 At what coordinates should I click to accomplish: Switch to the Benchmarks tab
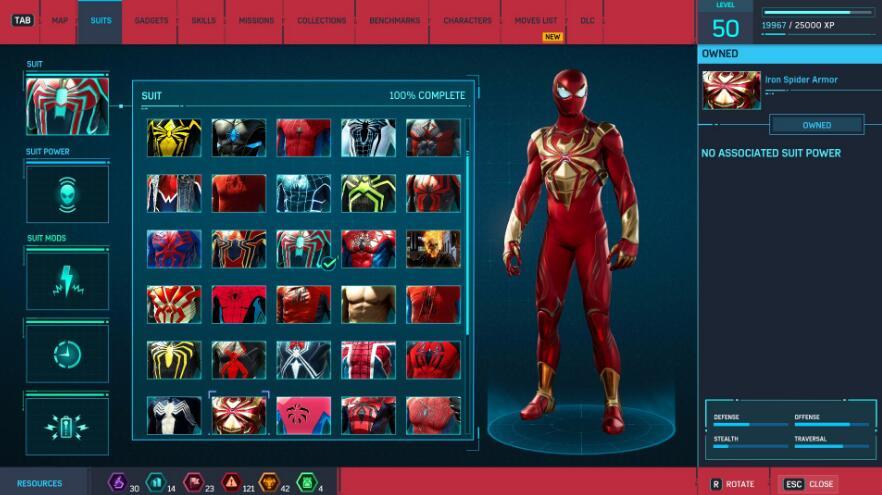[393, 20]
